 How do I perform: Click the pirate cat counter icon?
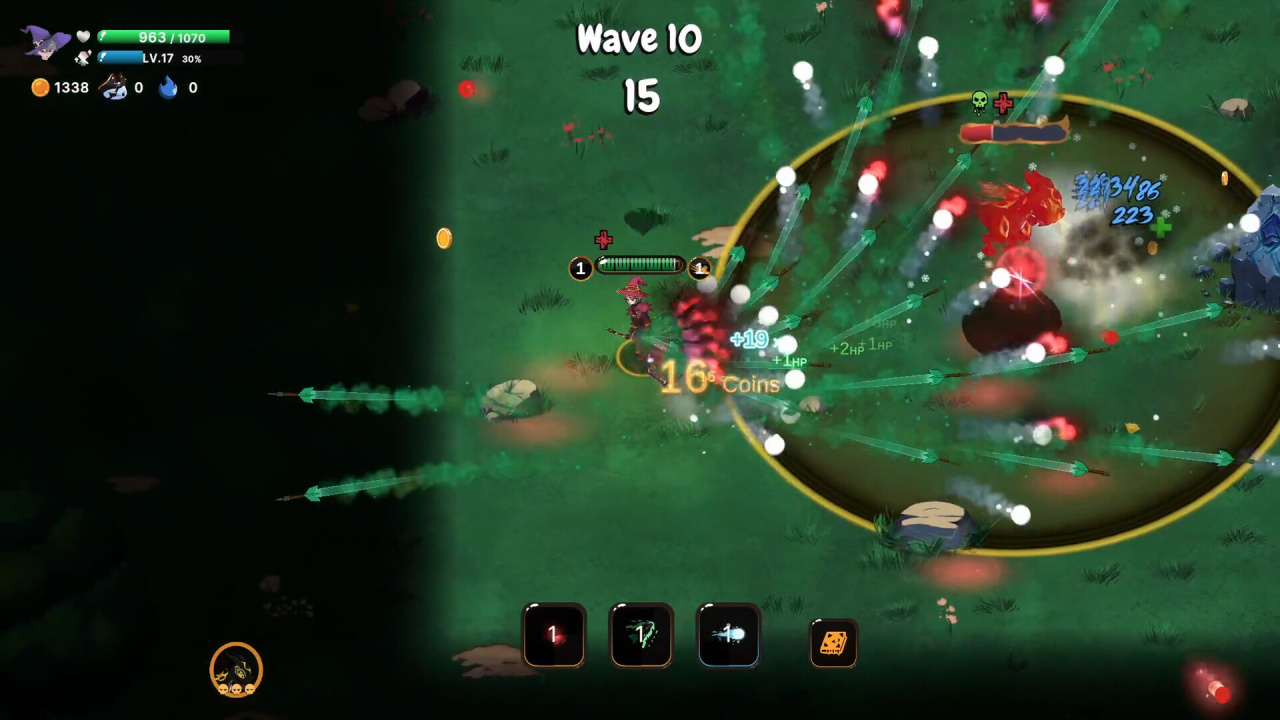(x=113, y=88)
